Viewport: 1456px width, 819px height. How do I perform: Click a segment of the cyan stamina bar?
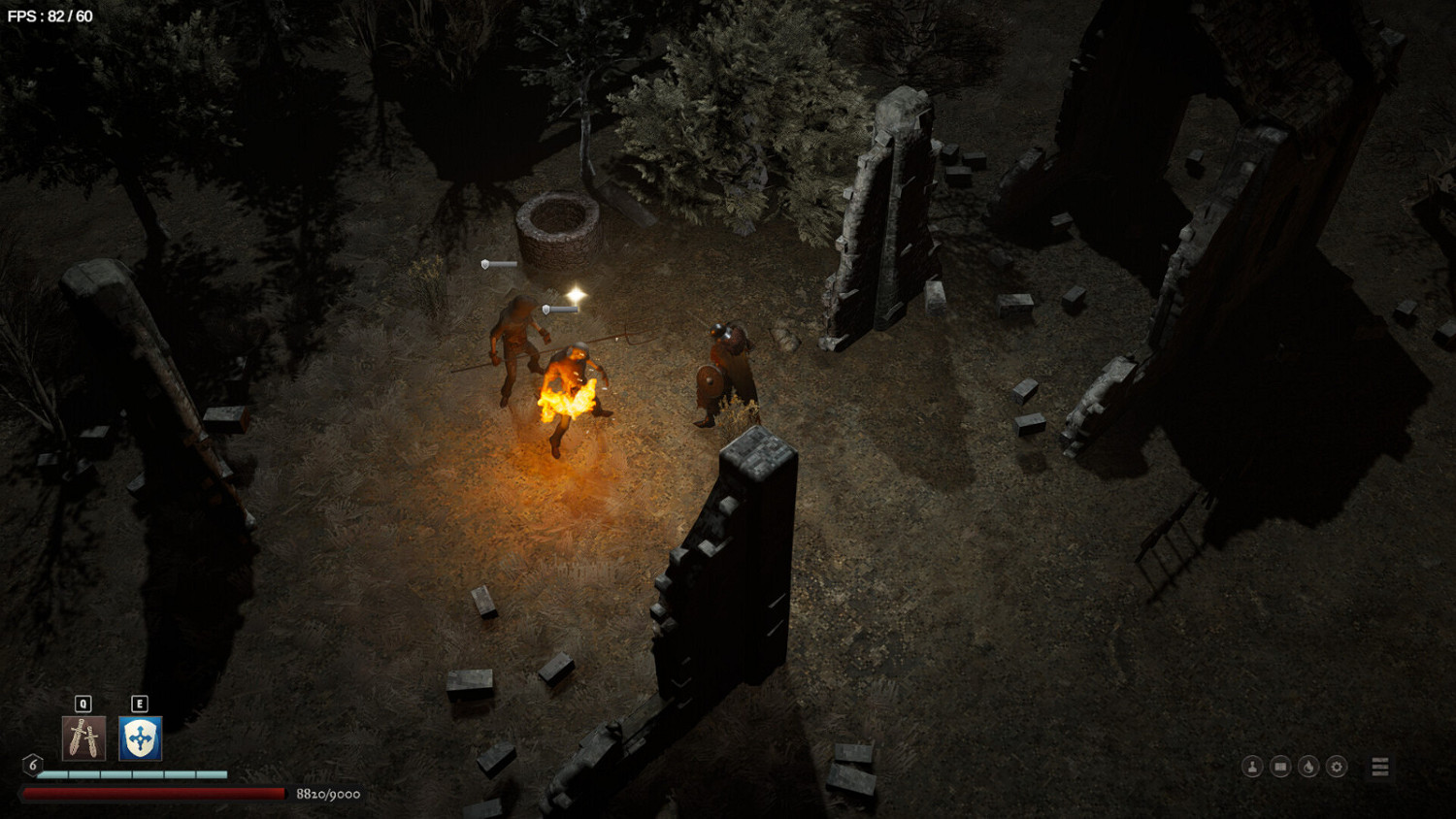tap(116, 775)
